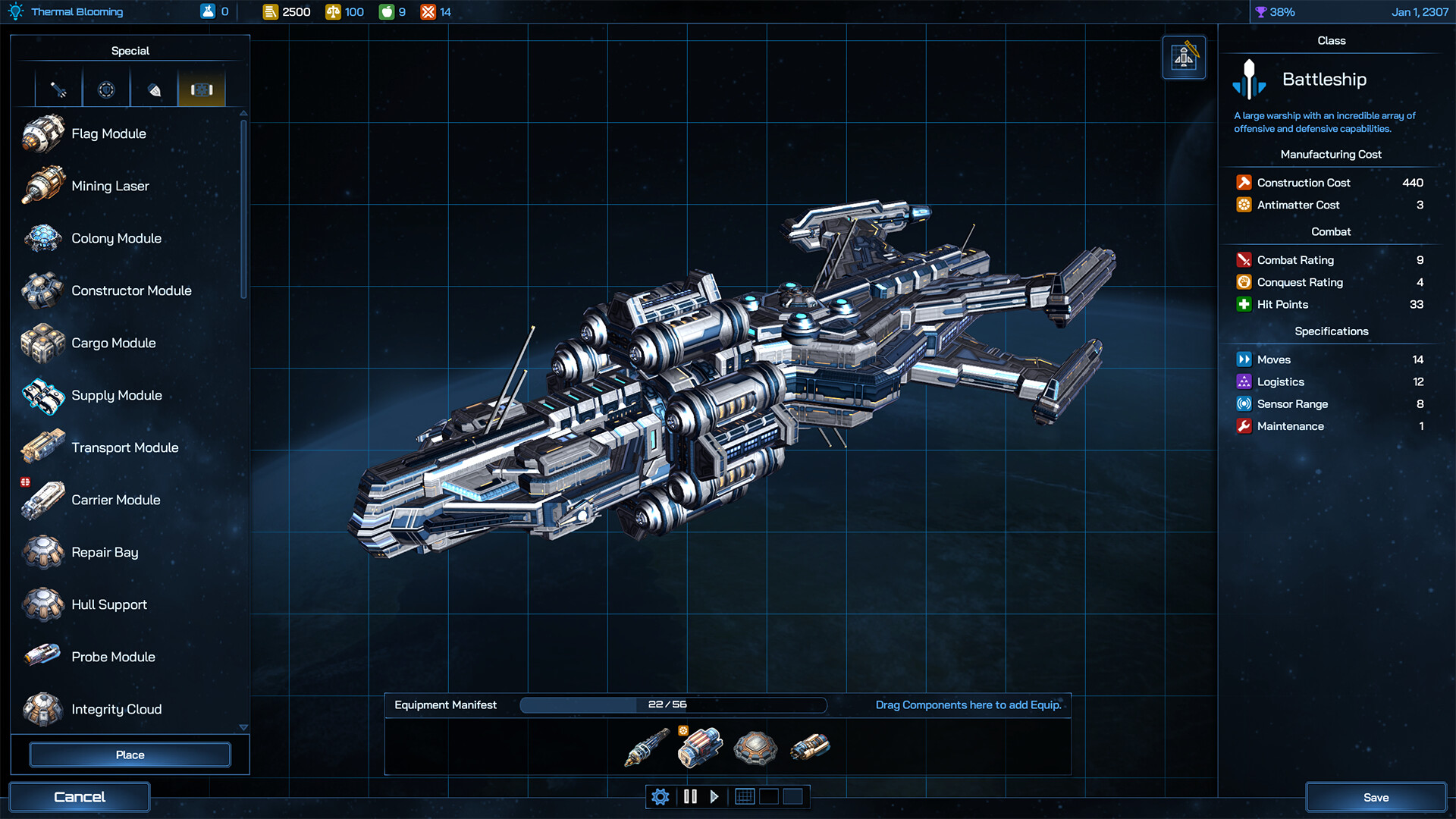Open the highlighted special modules tab
The height and width of the screenshot is (819, 1456).
point(202,90)
